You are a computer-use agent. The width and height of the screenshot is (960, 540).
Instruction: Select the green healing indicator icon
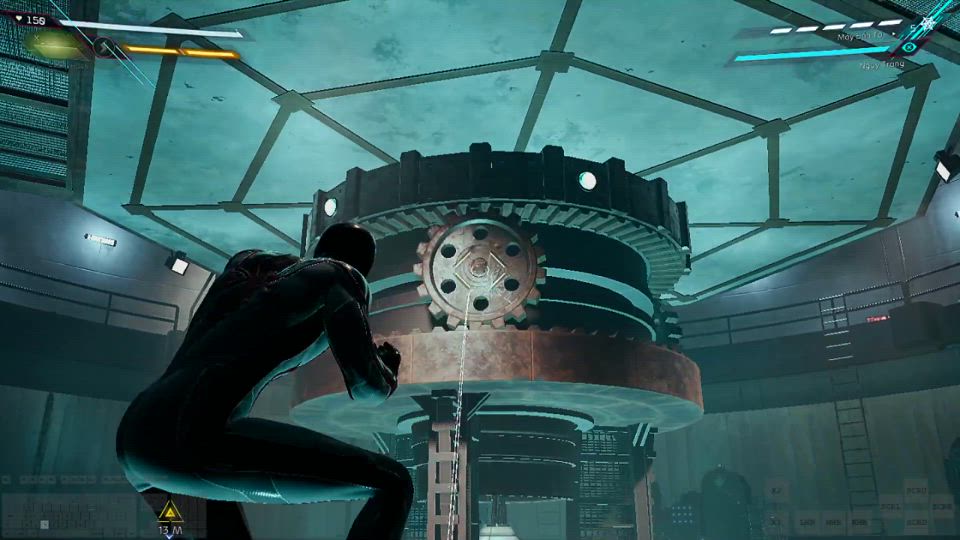coord(55,43)
